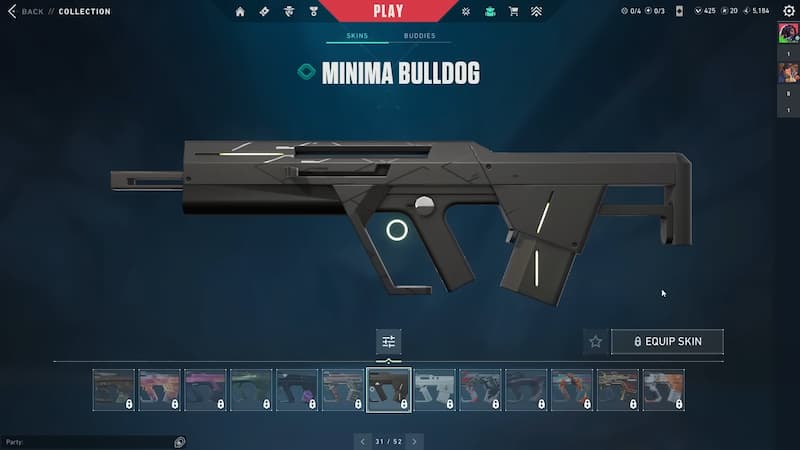Select the Skins tab
Viewport: 800px width, 450px height.
(x=357, y=36)
